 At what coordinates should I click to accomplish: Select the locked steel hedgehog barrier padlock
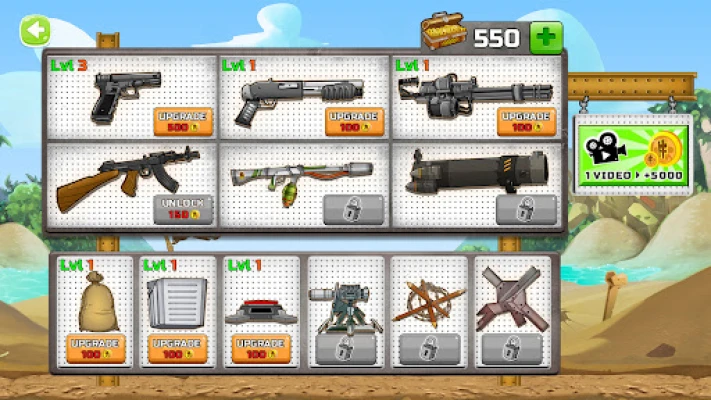(x=512, y=349)
